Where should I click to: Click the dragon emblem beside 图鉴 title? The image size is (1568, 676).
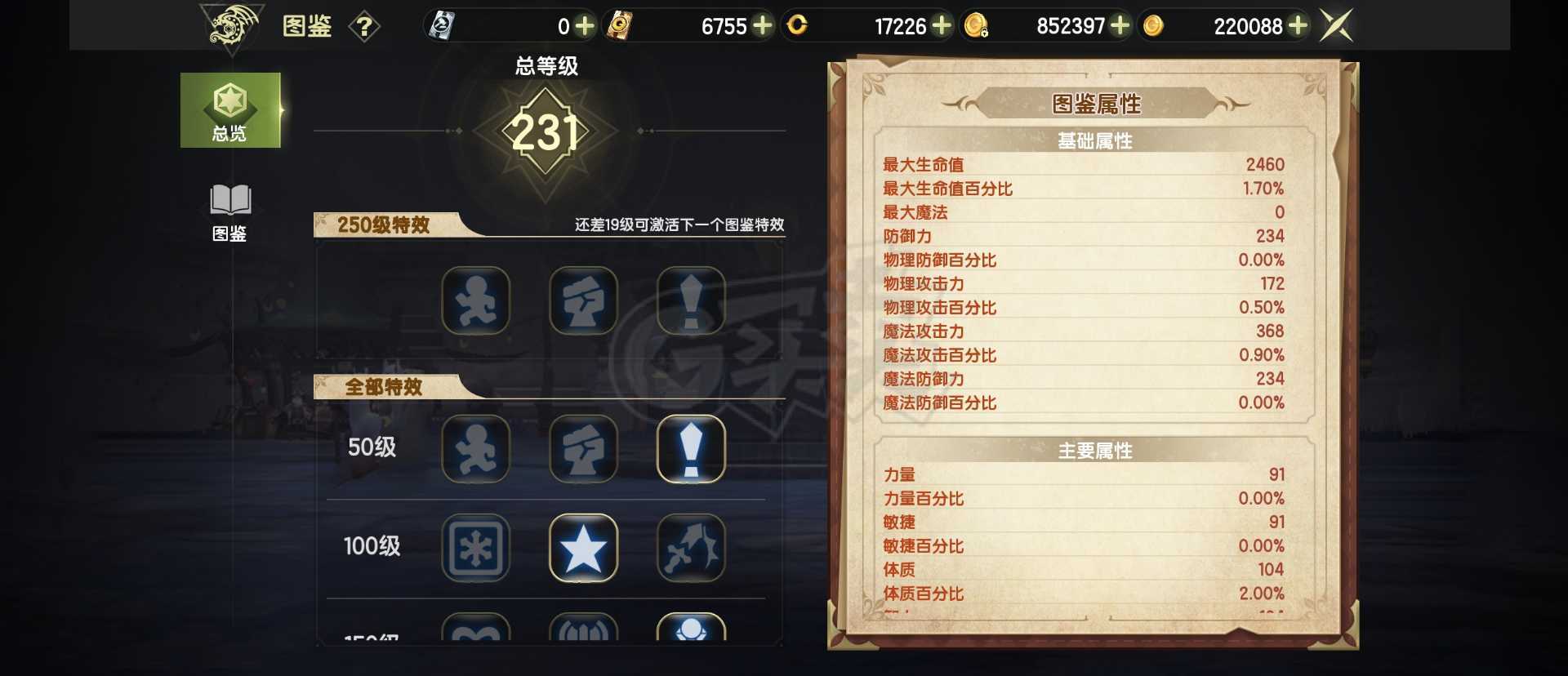[x=231, y=25]
